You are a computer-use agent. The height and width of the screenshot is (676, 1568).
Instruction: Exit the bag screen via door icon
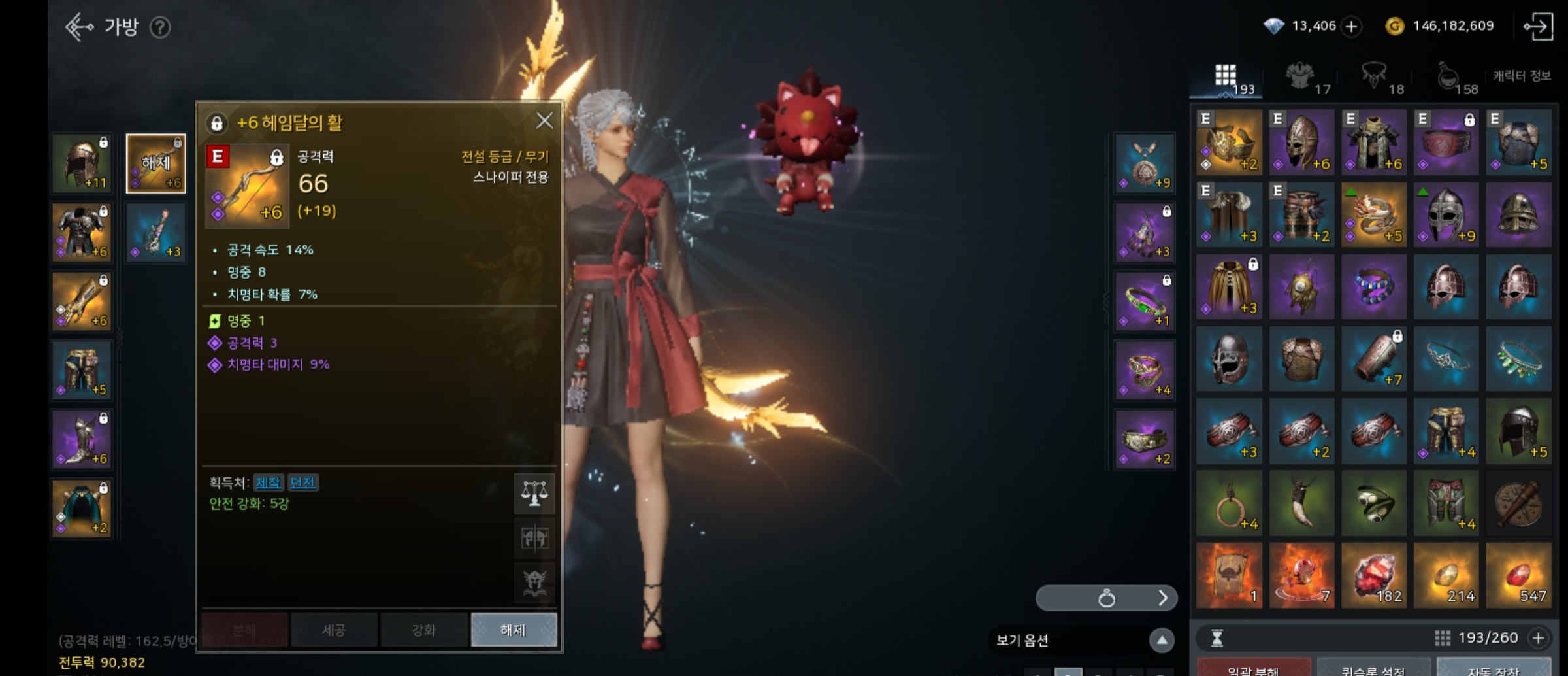point(1538,27)
